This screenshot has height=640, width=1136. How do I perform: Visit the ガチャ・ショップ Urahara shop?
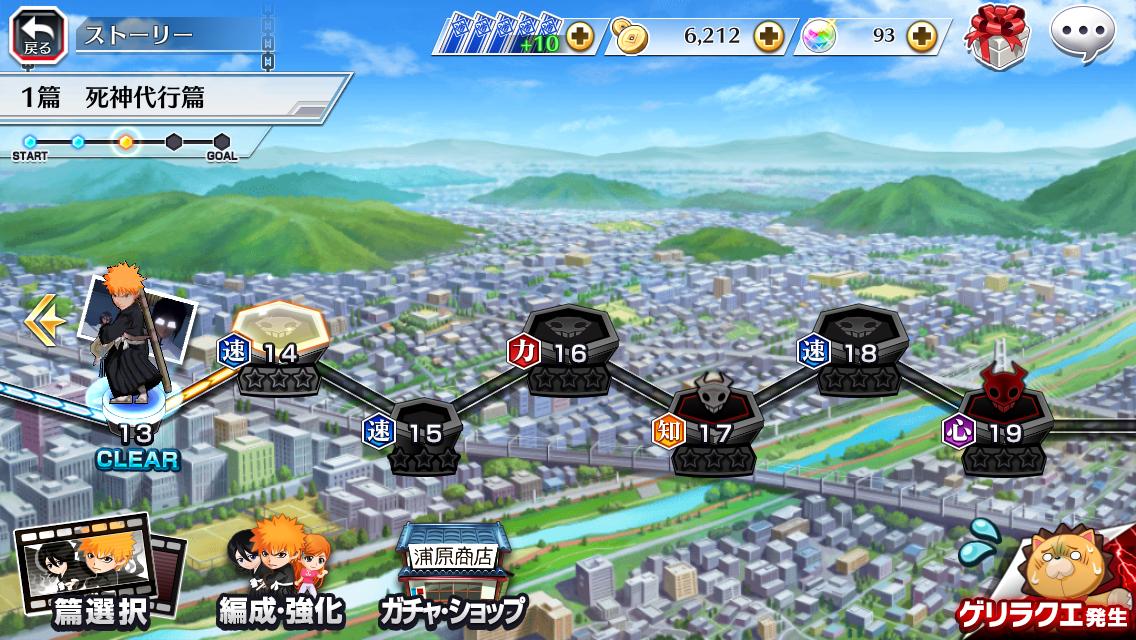[452, 577]
